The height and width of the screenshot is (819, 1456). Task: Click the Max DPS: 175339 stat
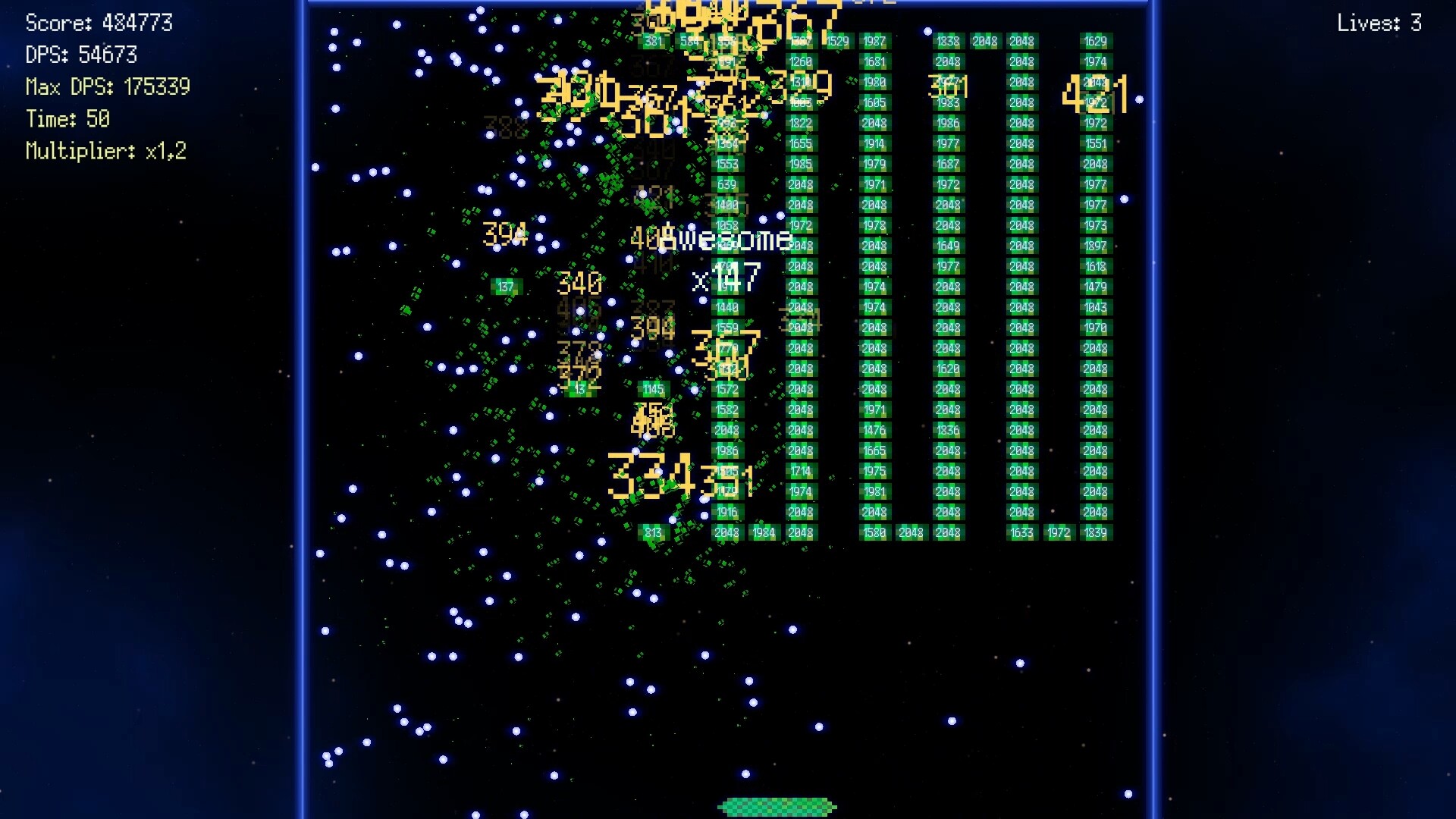coord(108,87)
